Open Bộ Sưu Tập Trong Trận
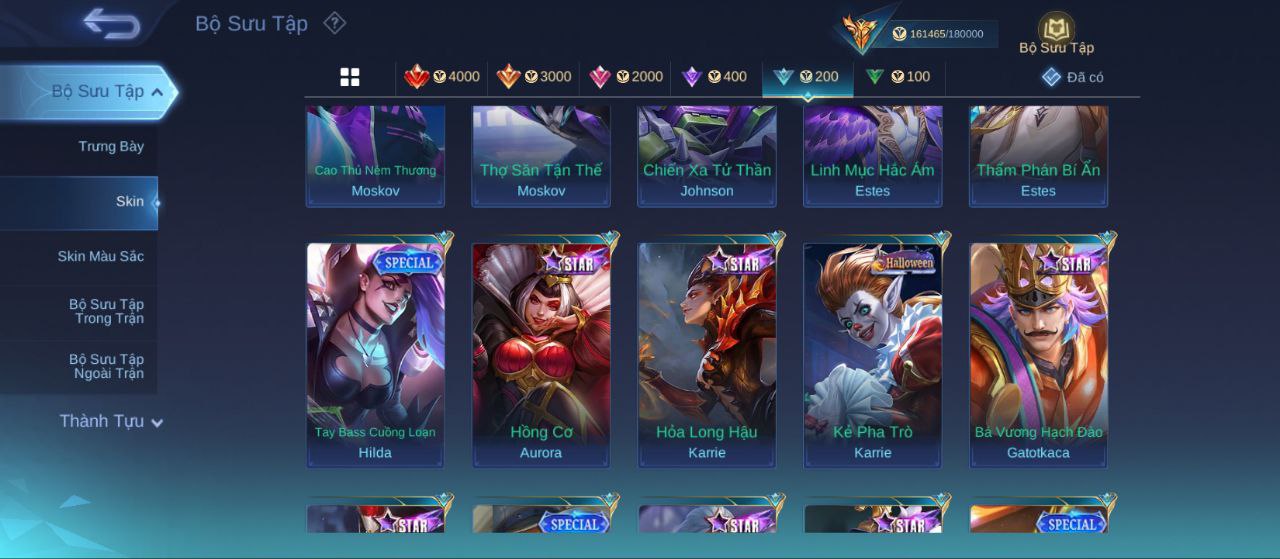Image resolution: width=1280 pixels, height=559 pixels. point(106,312)
